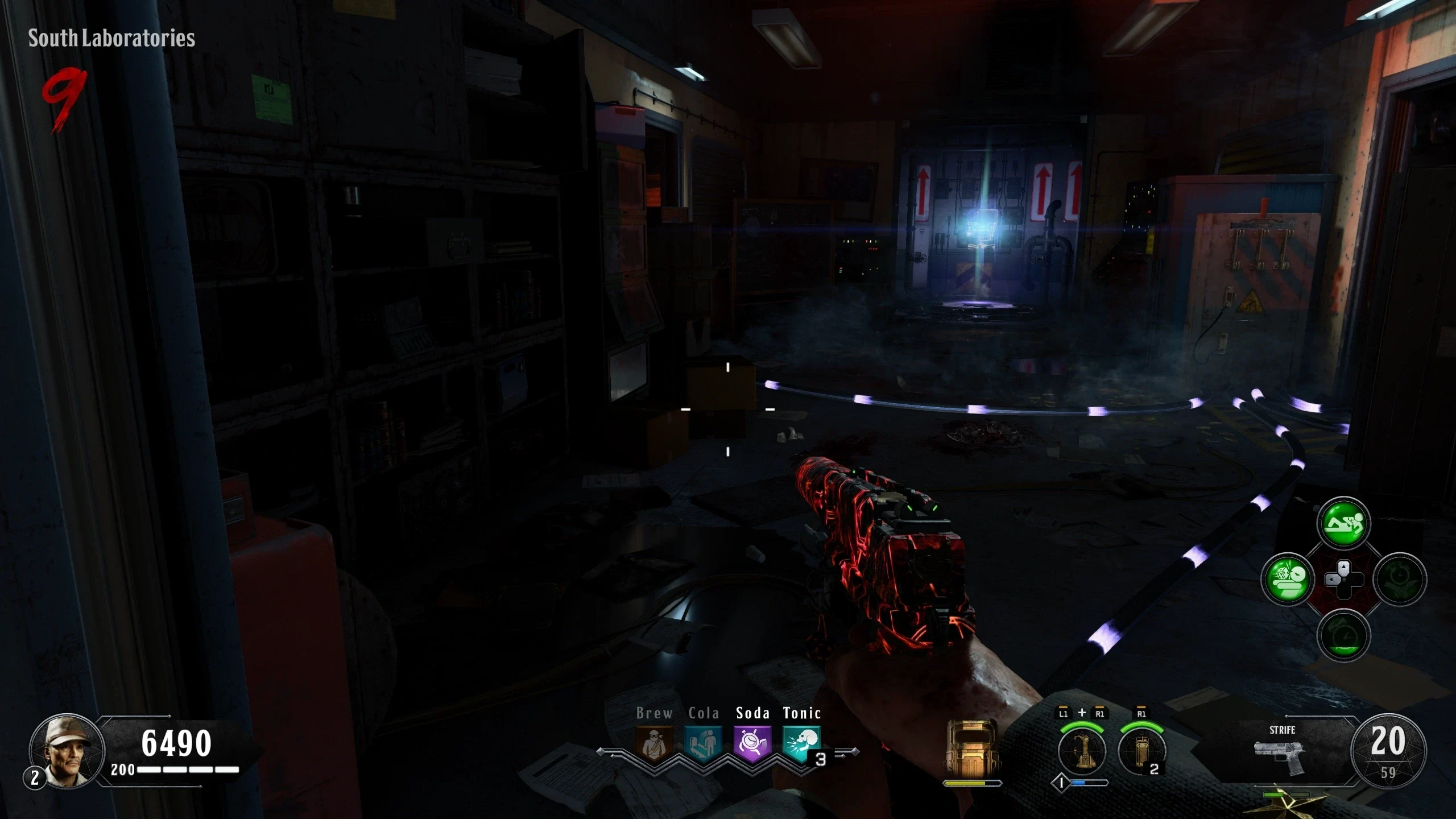Activate the special weapon equipment icon
Image resolution: width=1456 pixels, height=819 pixels.
click(x=1082, y=751)
